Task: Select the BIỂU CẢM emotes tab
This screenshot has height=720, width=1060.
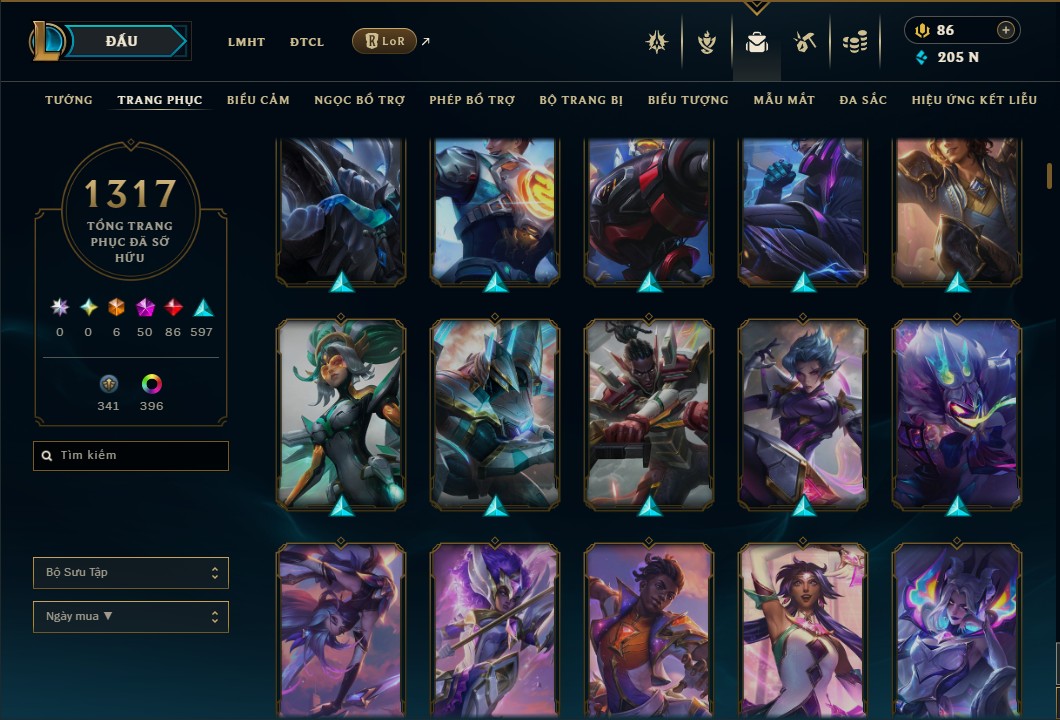Action: (258, 100)
